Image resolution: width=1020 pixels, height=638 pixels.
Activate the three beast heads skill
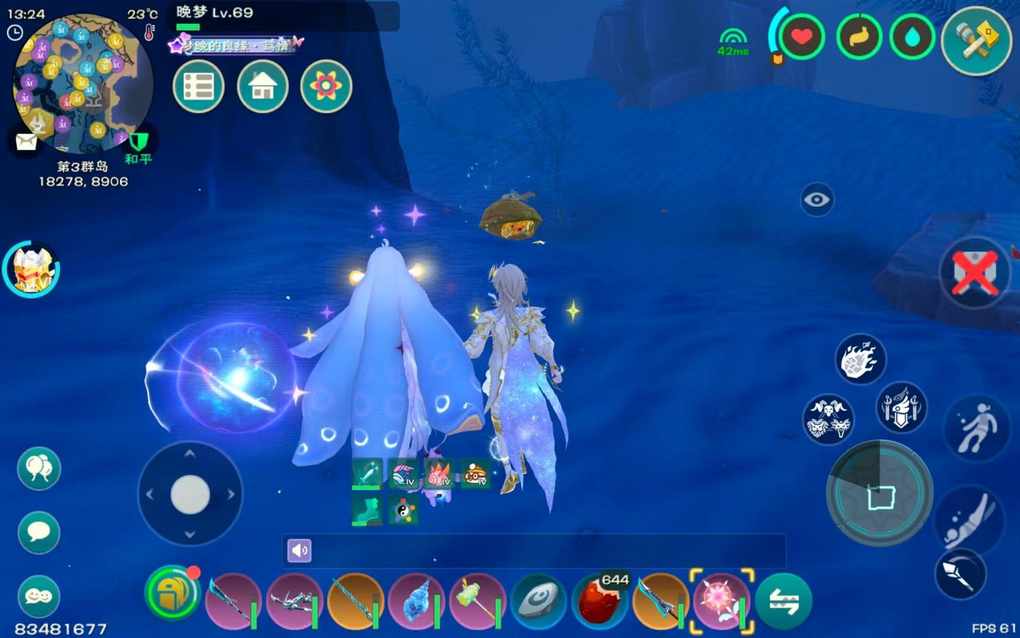pyautogui.click(x=828, y=419)
